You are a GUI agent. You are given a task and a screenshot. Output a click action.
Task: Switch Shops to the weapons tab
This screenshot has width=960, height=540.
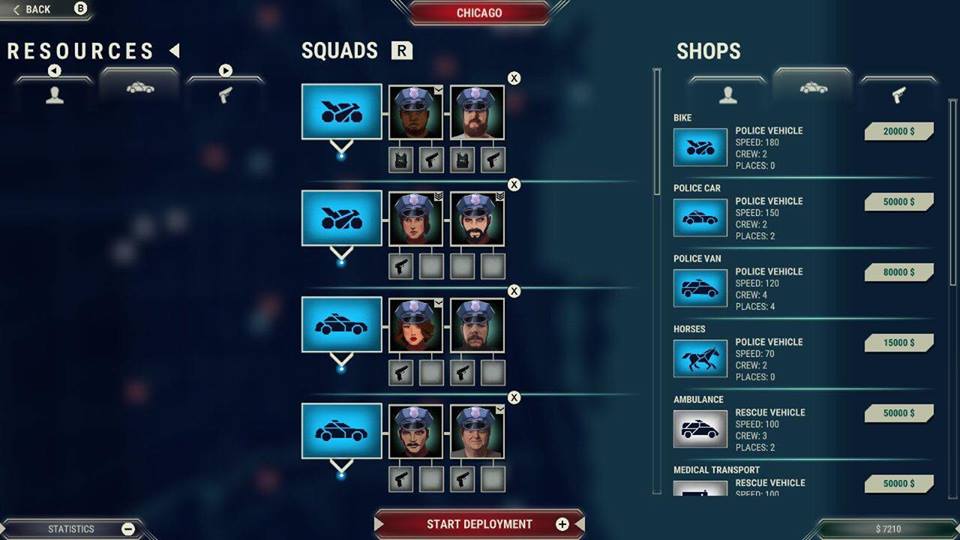point(897,93)
